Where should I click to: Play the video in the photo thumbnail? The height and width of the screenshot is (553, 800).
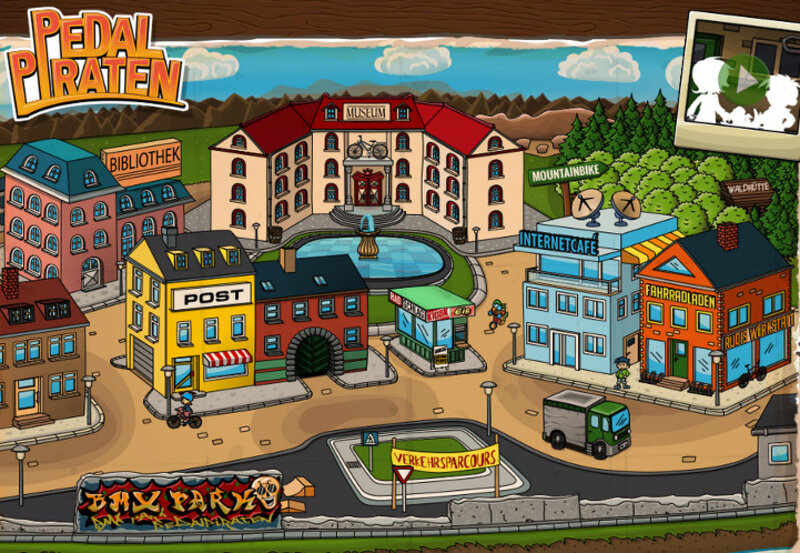(744, 76)
